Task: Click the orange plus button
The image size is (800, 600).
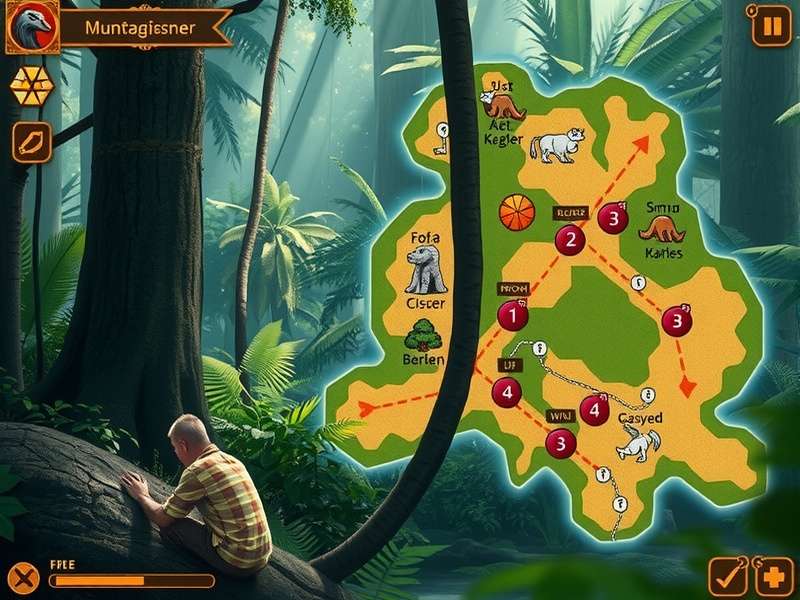Action: (774, 577)
